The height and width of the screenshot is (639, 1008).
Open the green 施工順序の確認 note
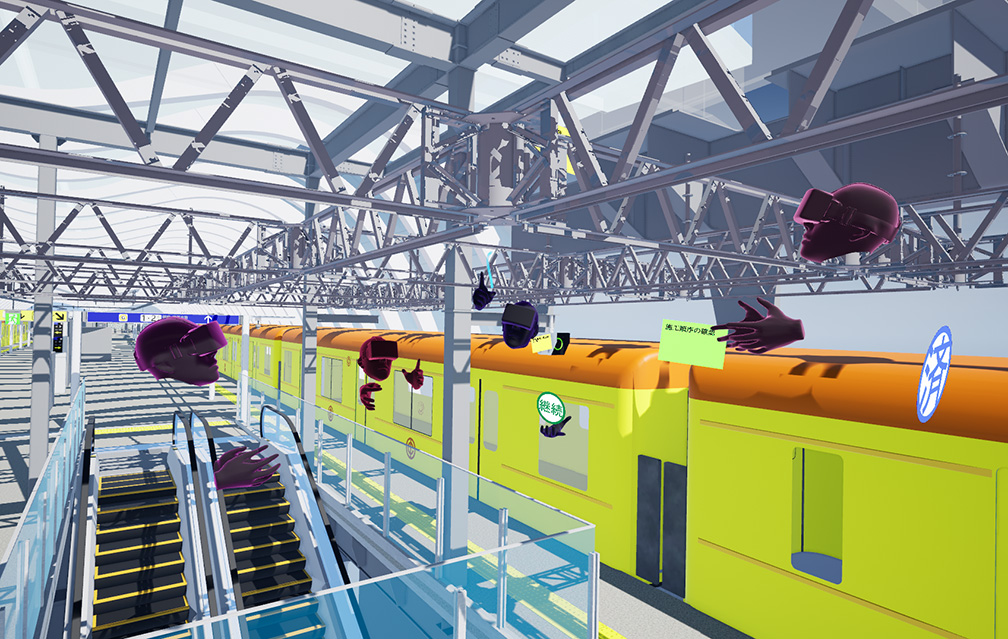pos(691,342)
